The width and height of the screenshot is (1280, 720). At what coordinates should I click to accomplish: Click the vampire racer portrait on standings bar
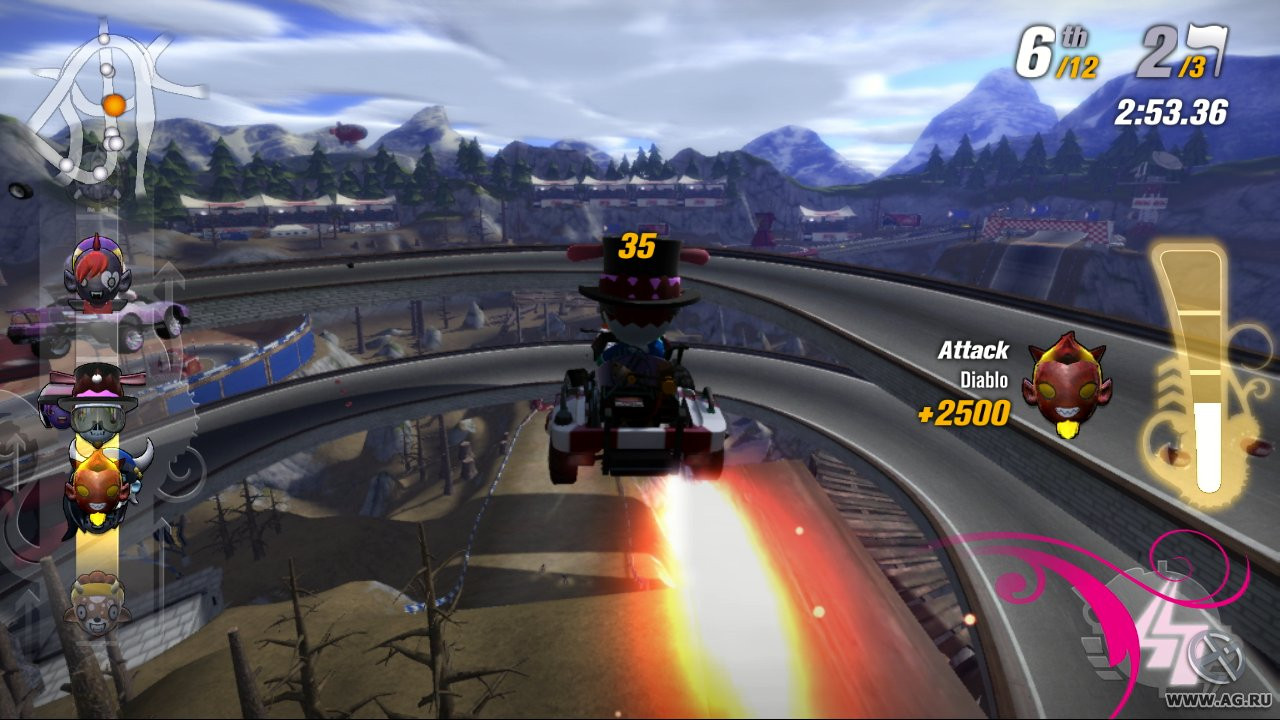95,275
